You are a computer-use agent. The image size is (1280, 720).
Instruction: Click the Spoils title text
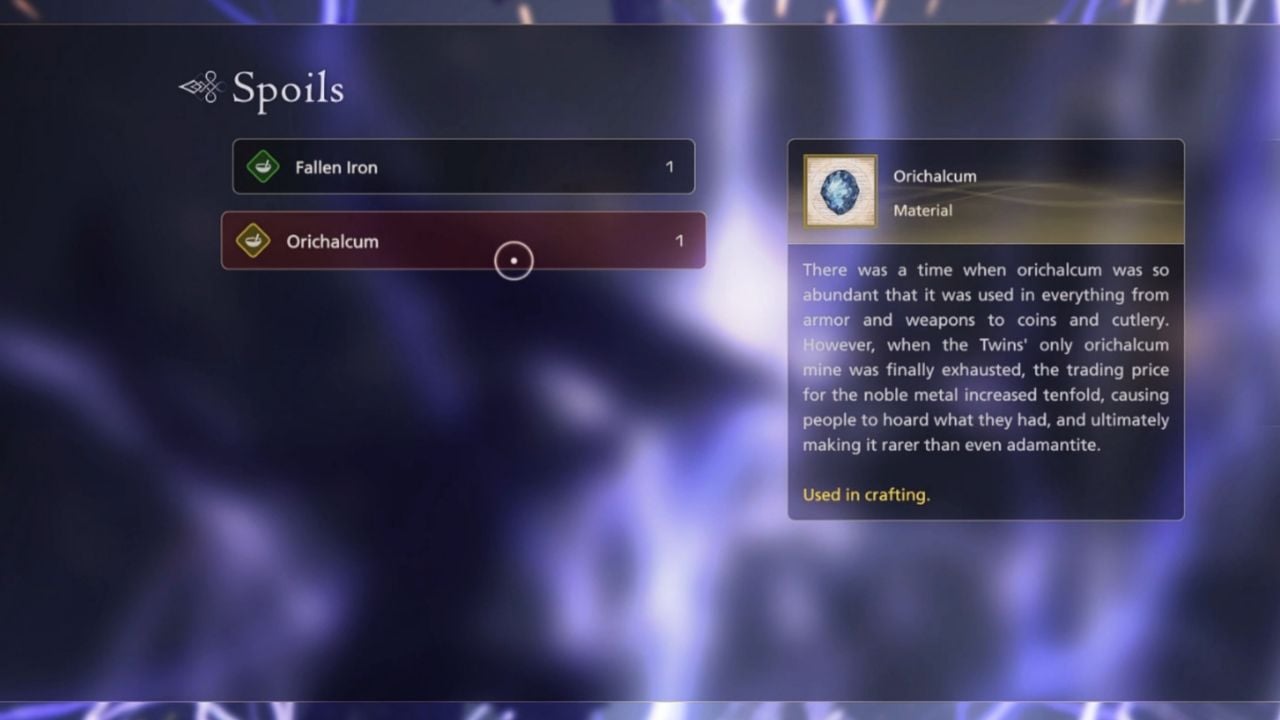[x=287, y=91]
